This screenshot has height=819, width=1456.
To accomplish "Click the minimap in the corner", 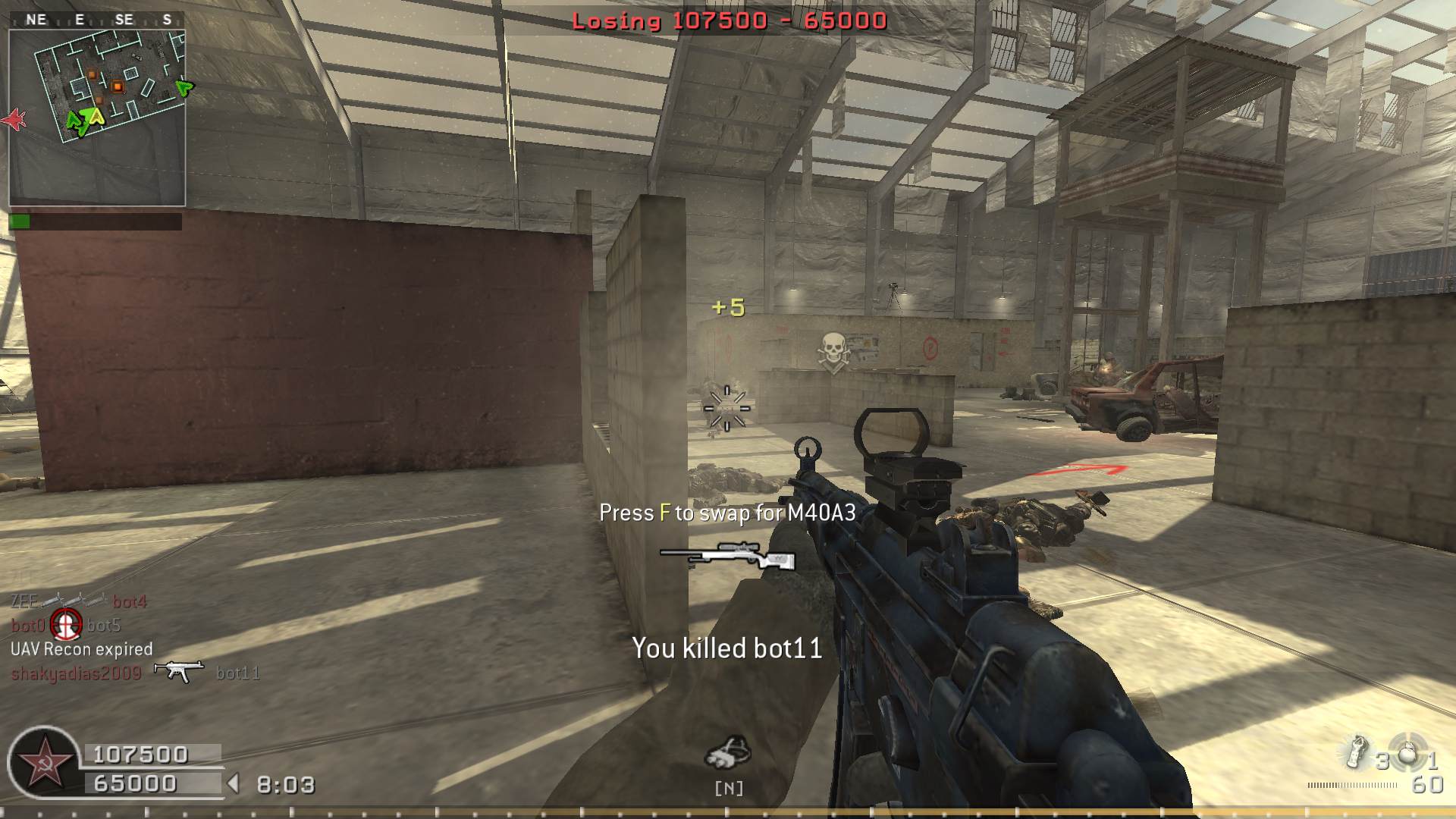I will tap(97, 118).
